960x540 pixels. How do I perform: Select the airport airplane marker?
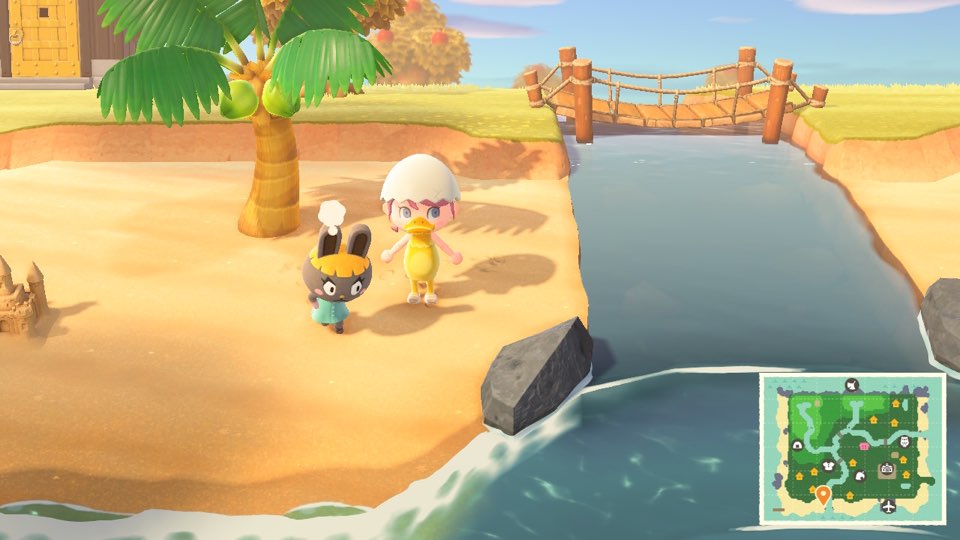pyautogui.click(x=888, y=507)
